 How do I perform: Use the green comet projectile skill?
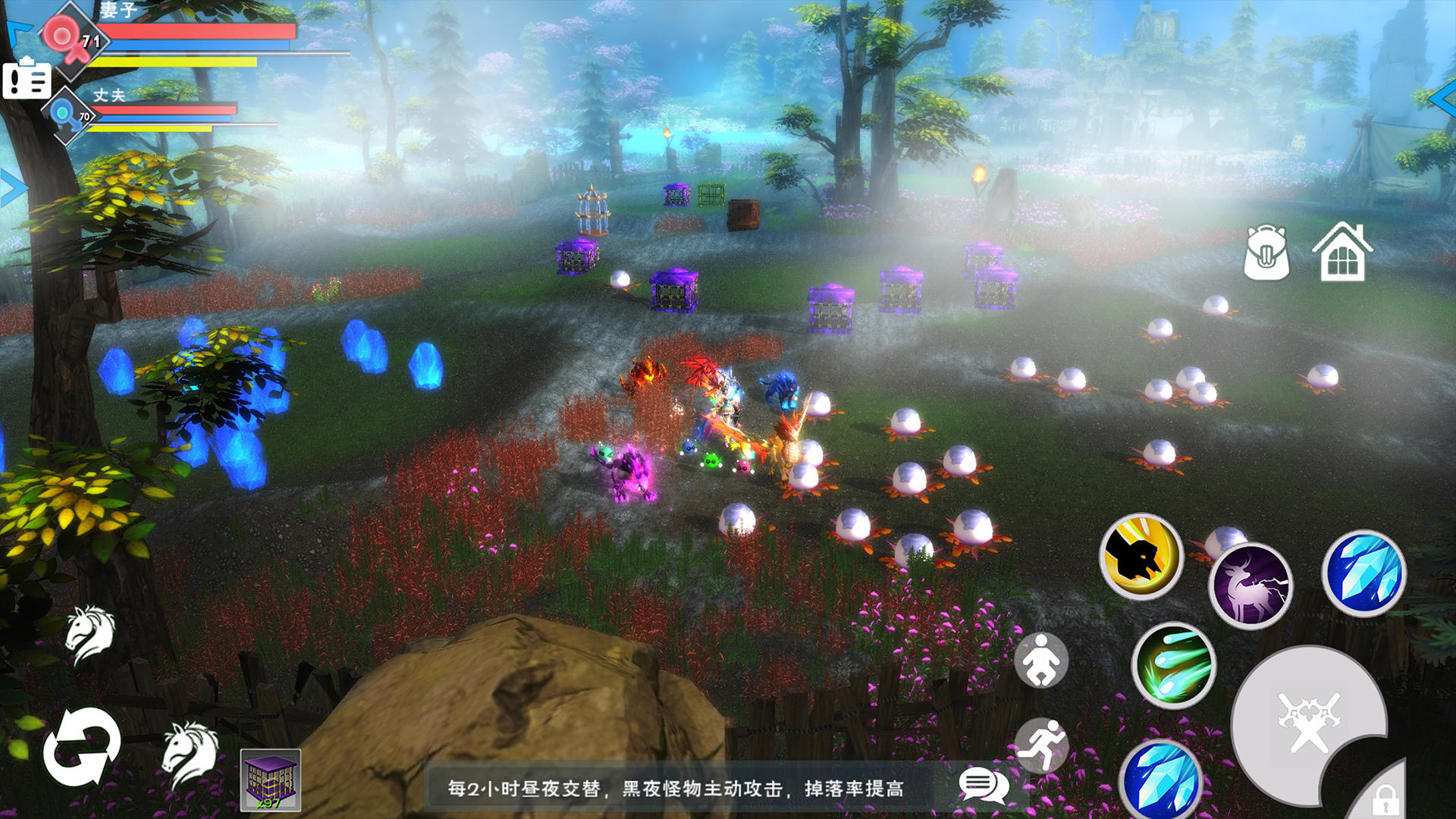pos(1174,666)
